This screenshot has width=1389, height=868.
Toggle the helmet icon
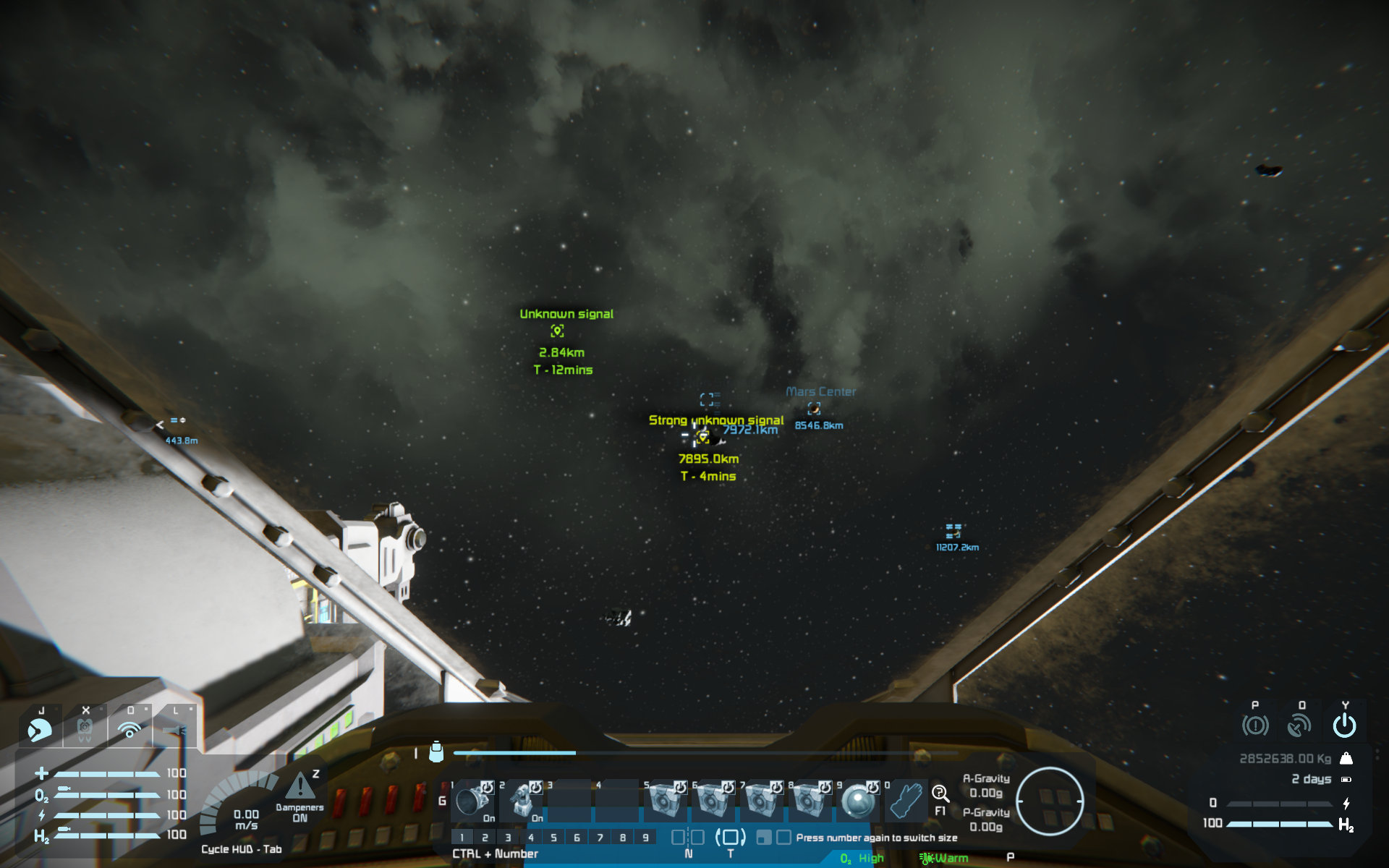pos(40,730)
